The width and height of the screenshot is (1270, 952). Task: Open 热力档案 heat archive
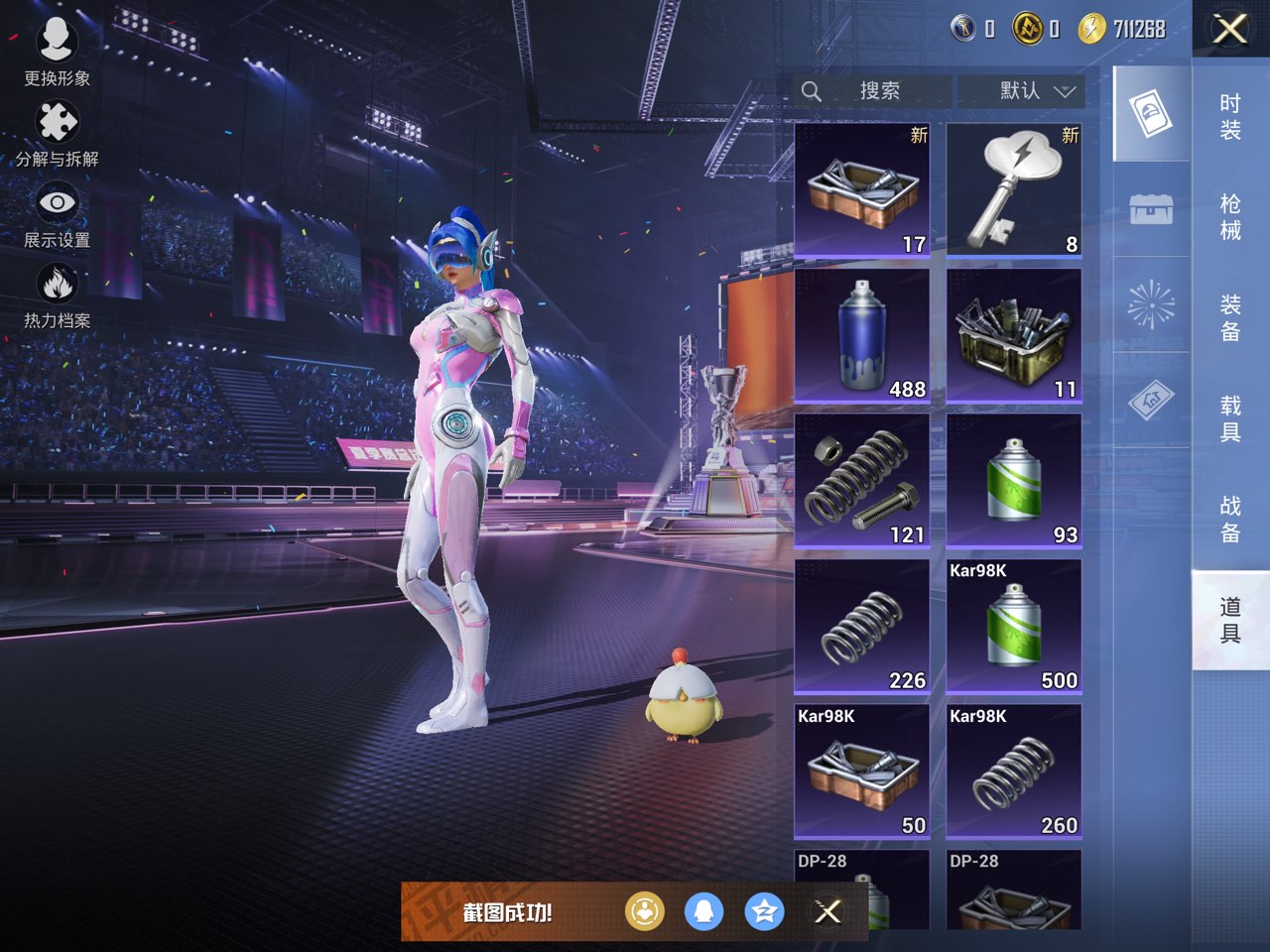(x=57, y=296)
